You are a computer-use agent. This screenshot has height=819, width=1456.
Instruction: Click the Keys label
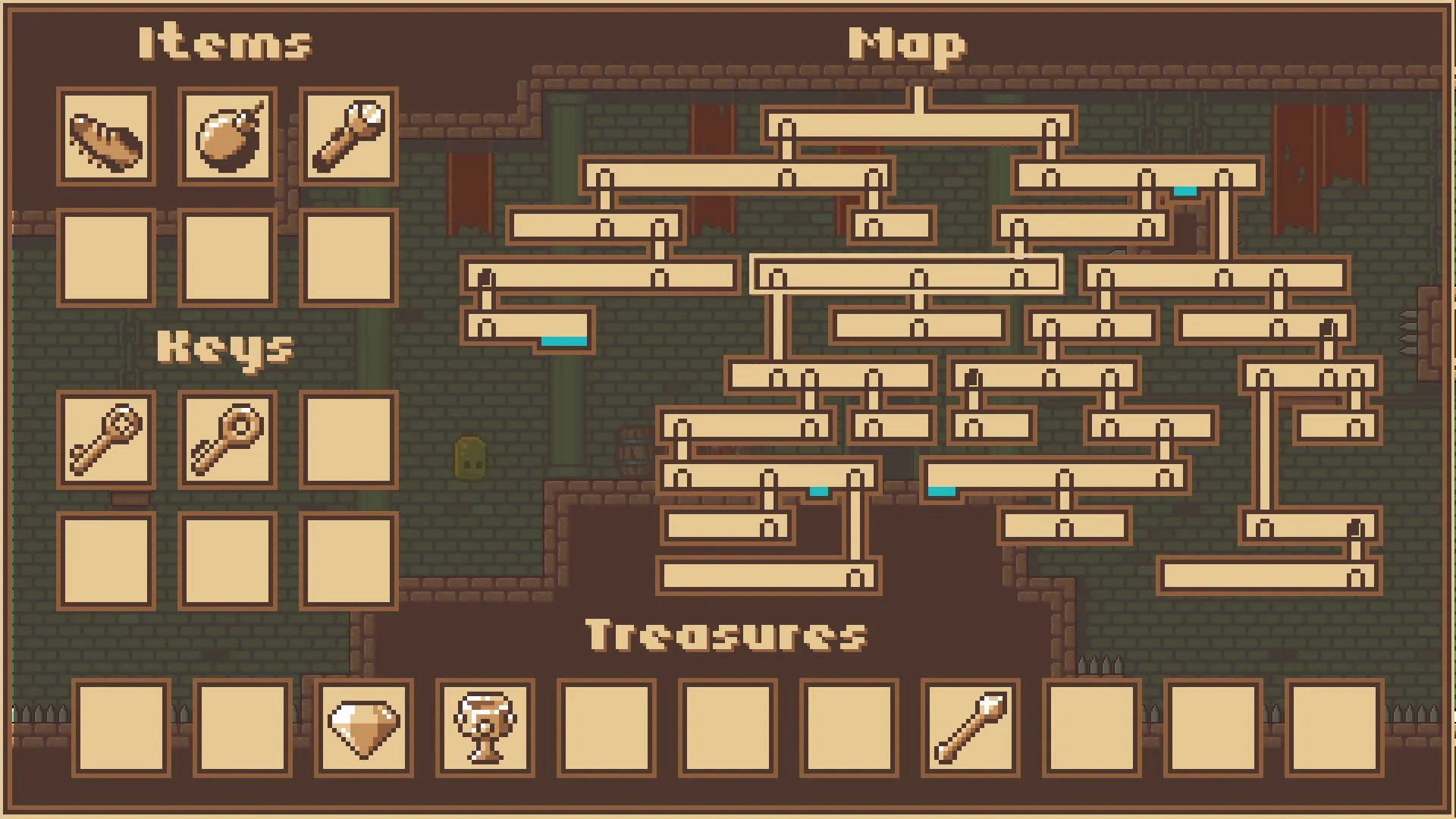[x=225, y=350]
